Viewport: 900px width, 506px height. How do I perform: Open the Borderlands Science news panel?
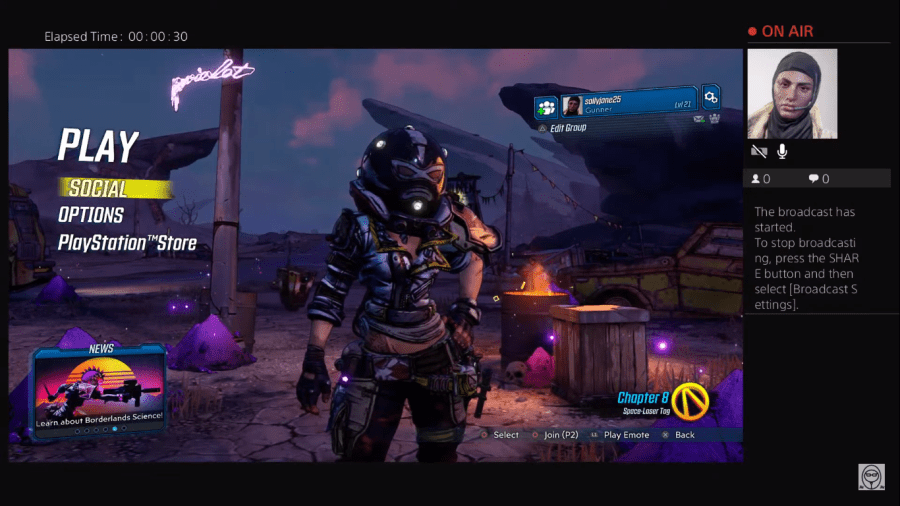99,390
